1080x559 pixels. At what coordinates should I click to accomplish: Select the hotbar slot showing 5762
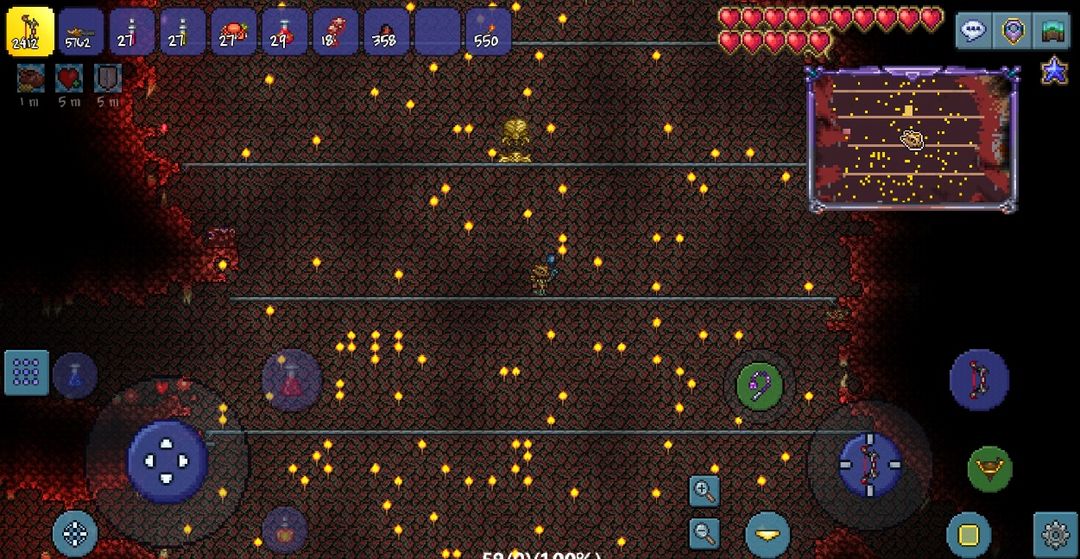(x=81, y=31)
